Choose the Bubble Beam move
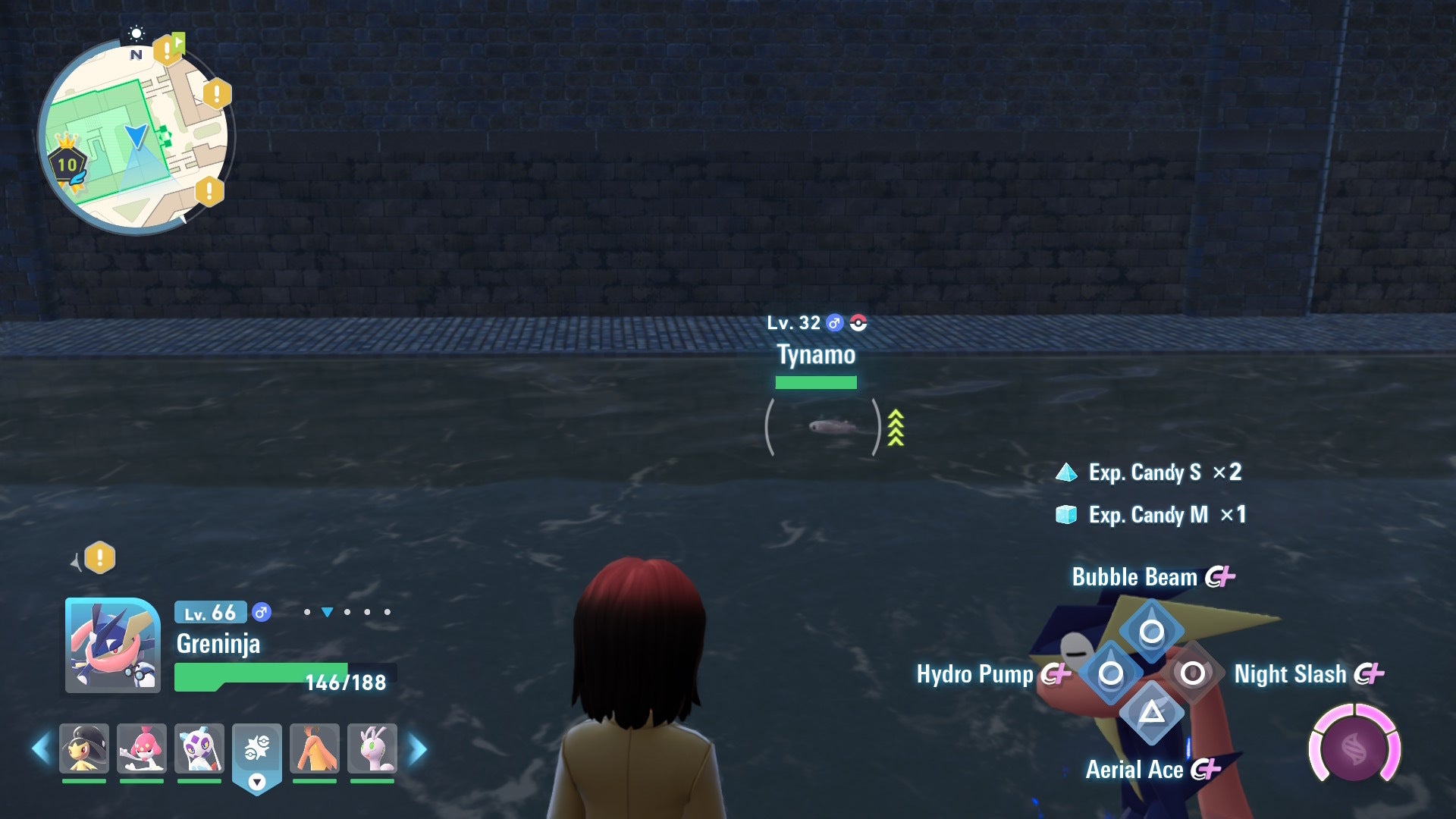Viewport: 1456px width, 819px height. pyautogui.click(x=1151, y=631)
